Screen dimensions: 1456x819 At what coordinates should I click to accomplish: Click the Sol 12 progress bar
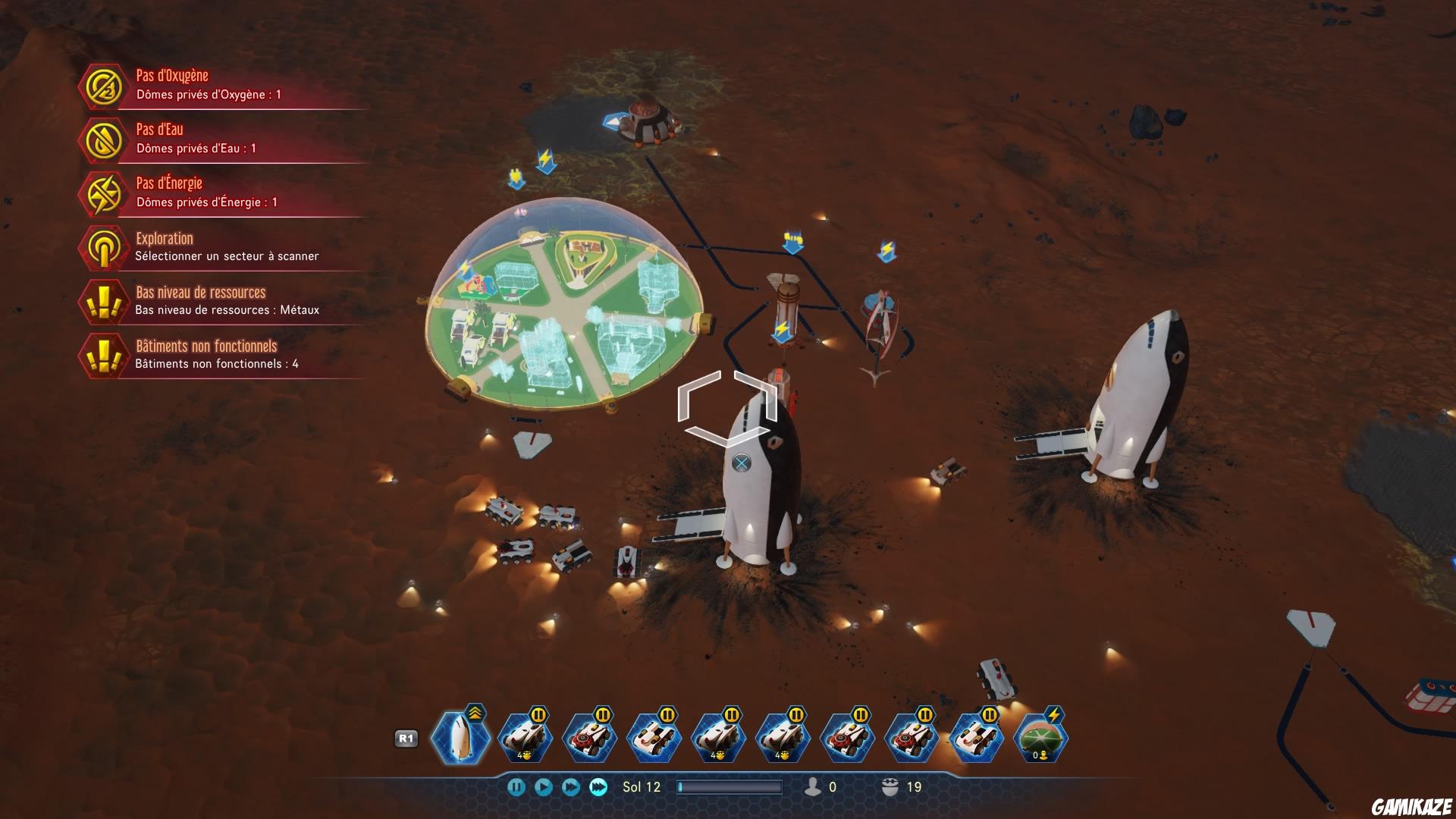tap(730, 786)
